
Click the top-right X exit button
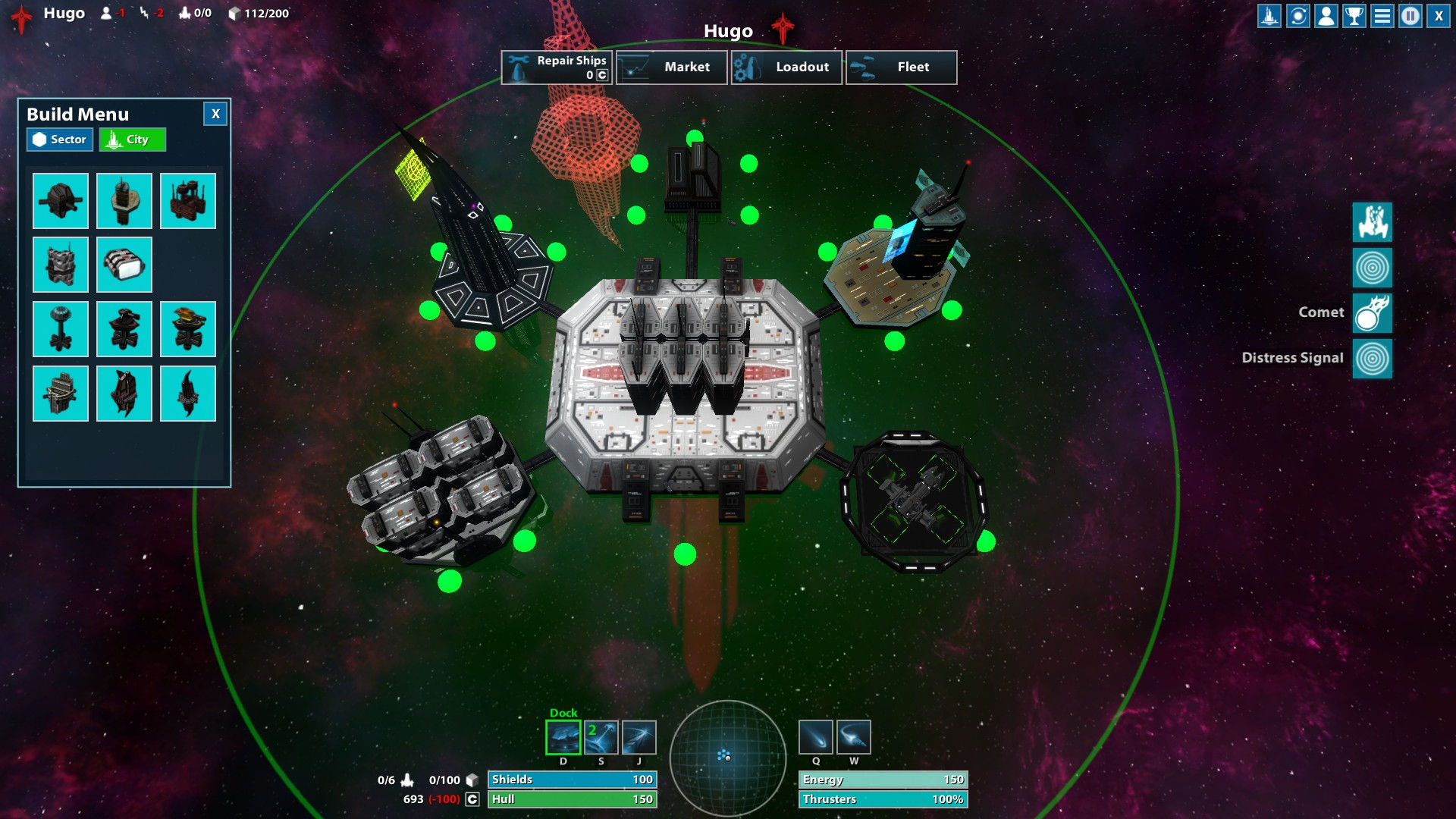tap(1439, 16)
